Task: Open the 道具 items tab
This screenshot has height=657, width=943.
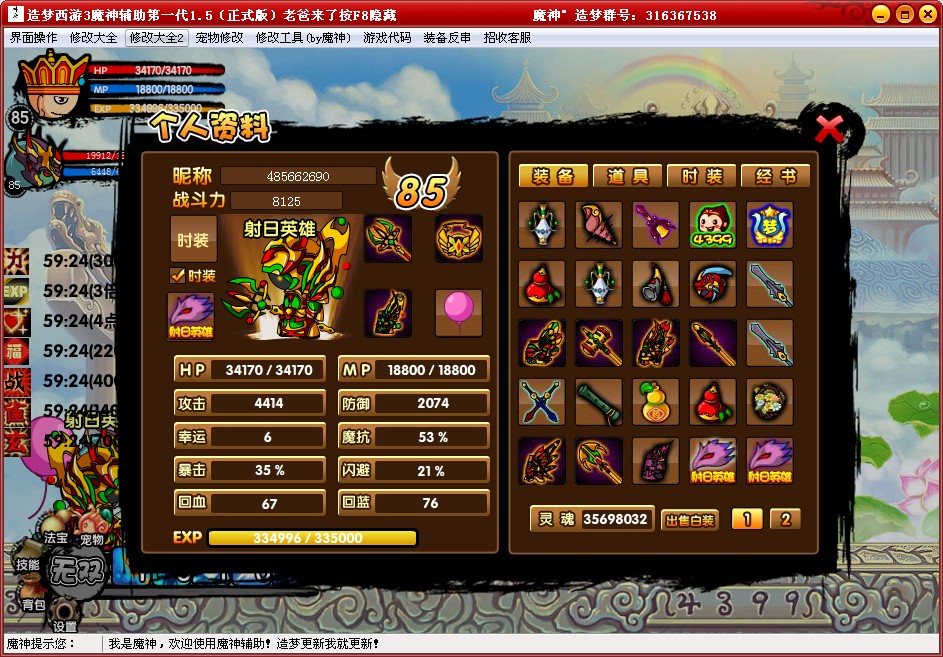Action: point(627,176)
